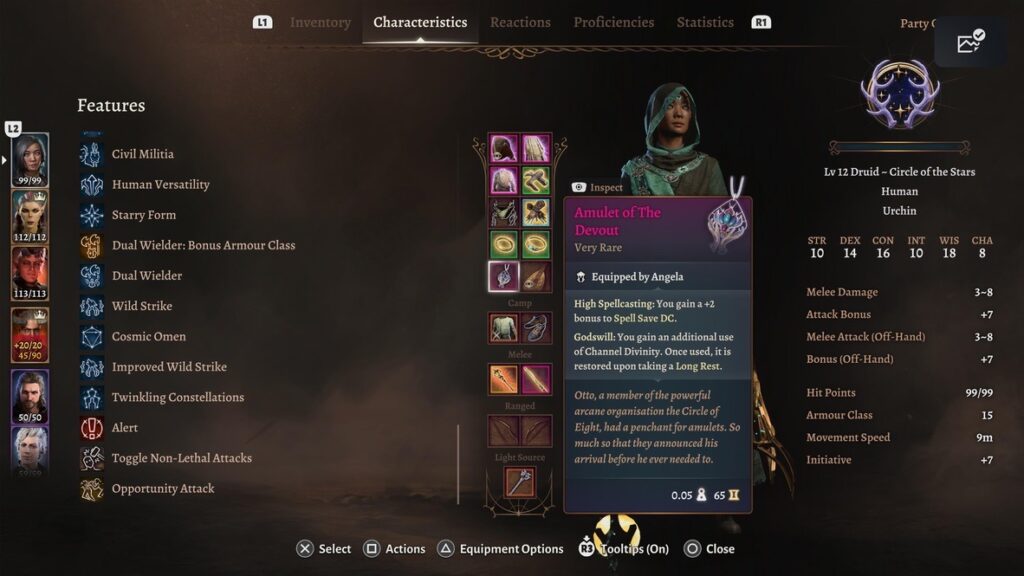Screen dimensions: 1024x576
Task: Select the dark-haired 99/99 party portrait
Action: click(30, 160)
